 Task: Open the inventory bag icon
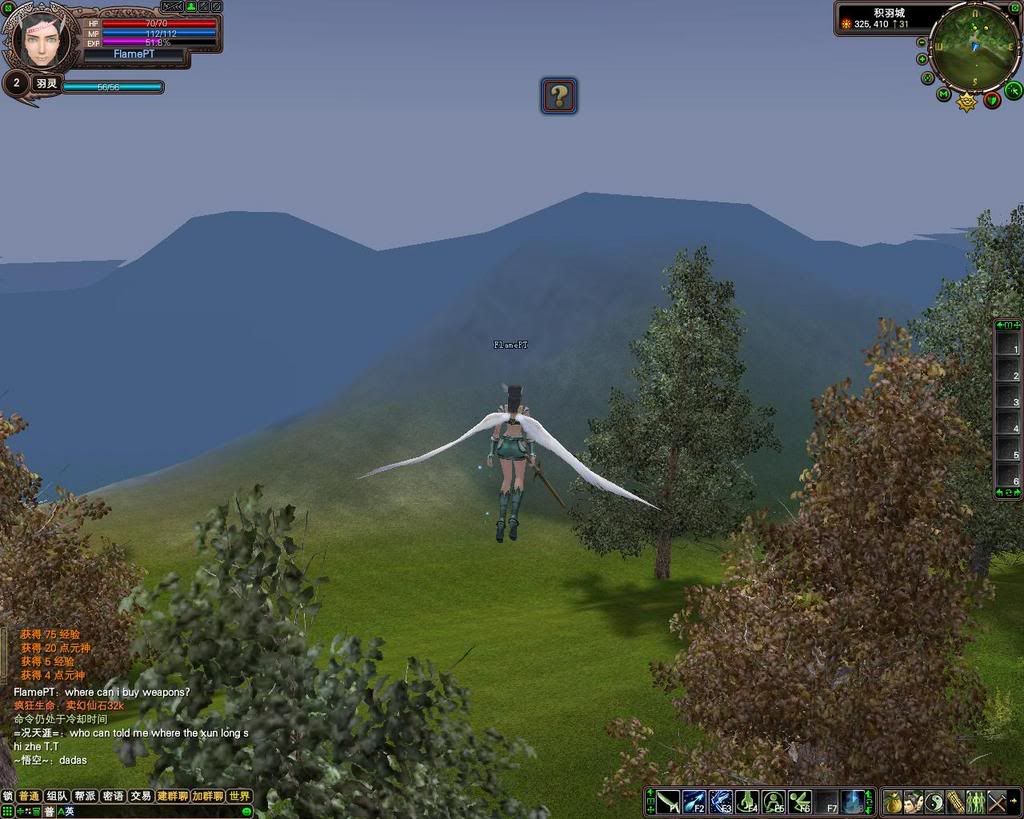892,802
